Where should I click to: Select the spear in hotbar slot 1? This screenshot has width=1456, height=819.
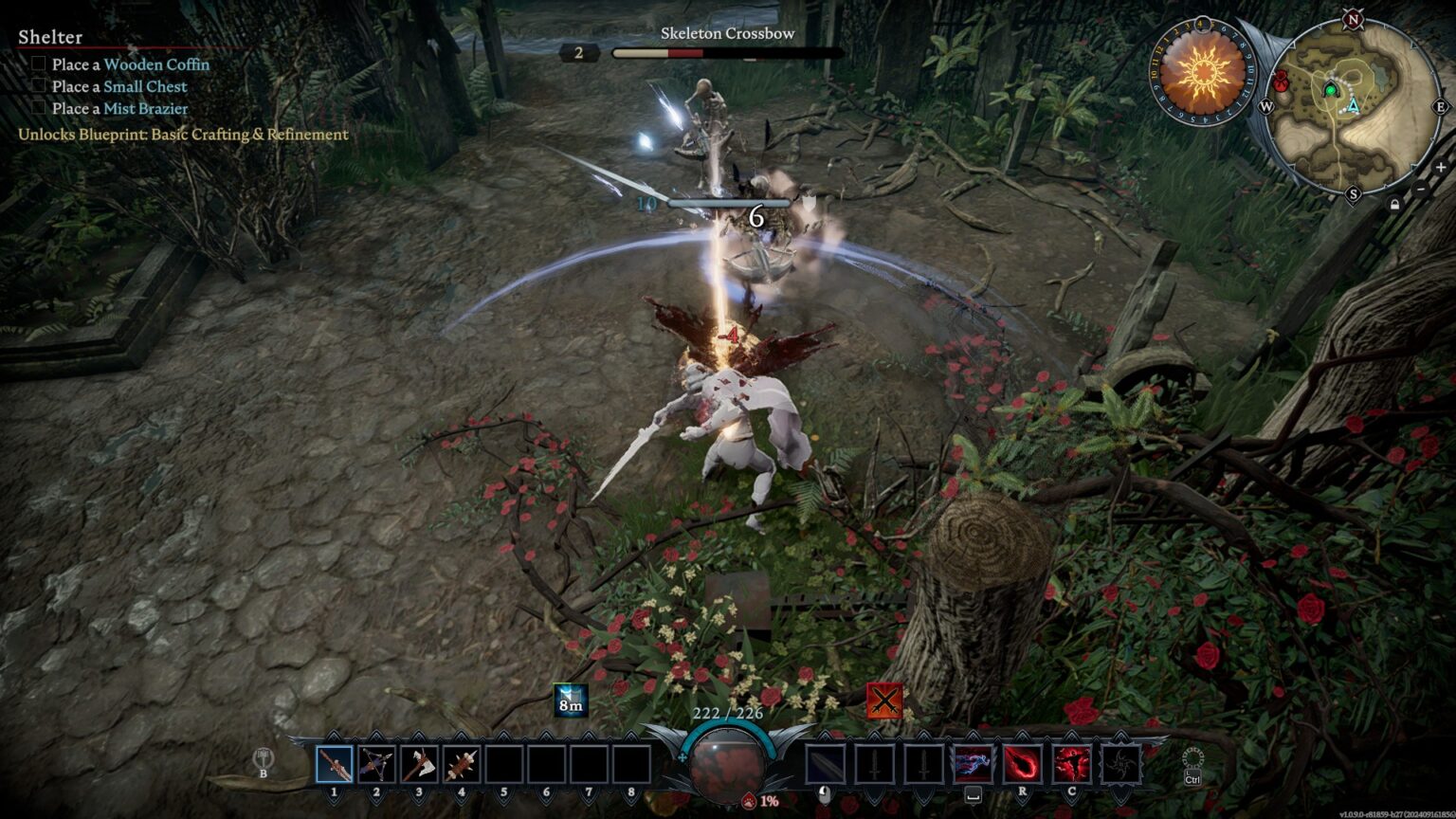coord(334,764)
